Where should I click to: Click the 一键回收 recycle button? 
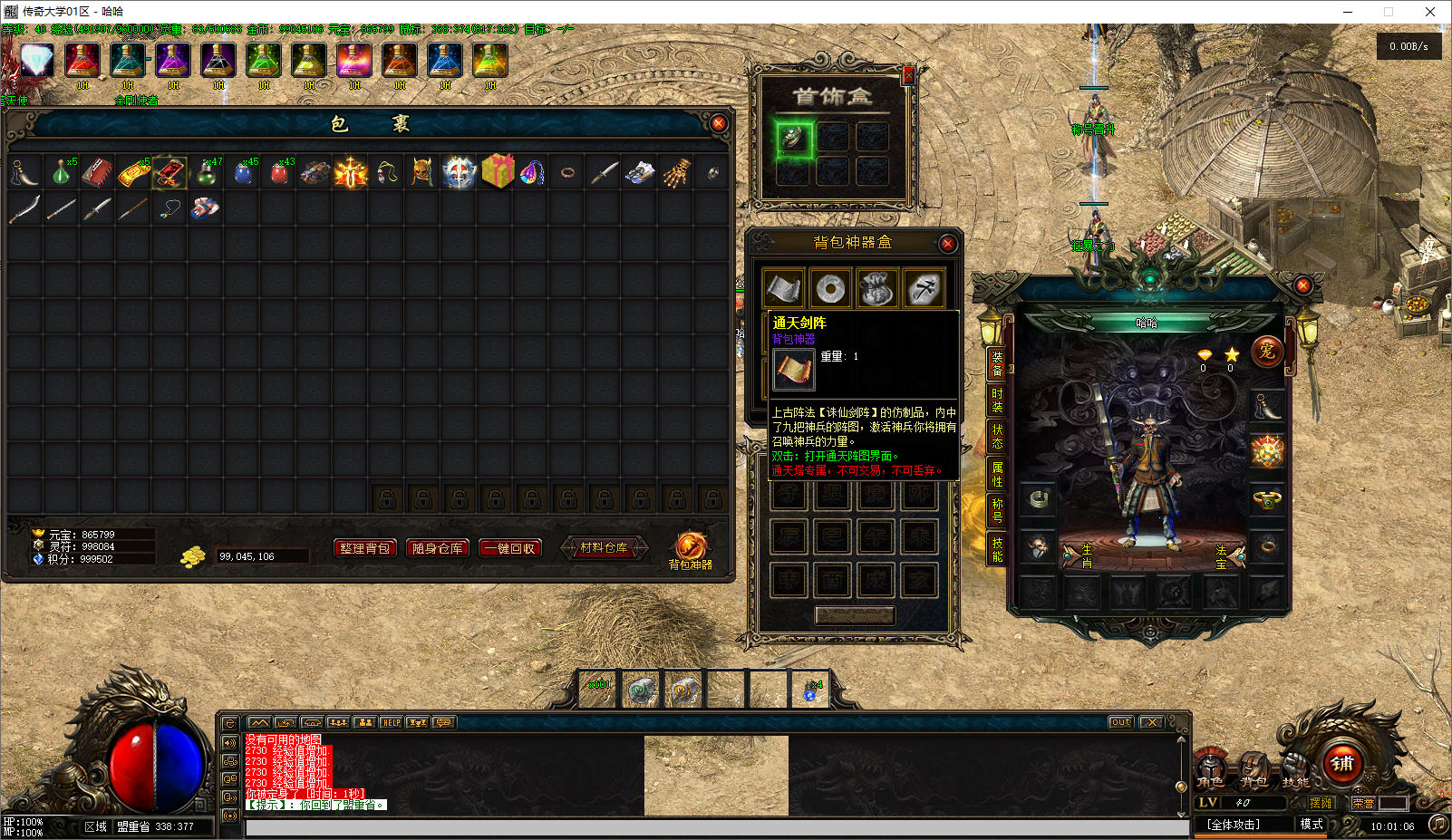tap(509, 548)
